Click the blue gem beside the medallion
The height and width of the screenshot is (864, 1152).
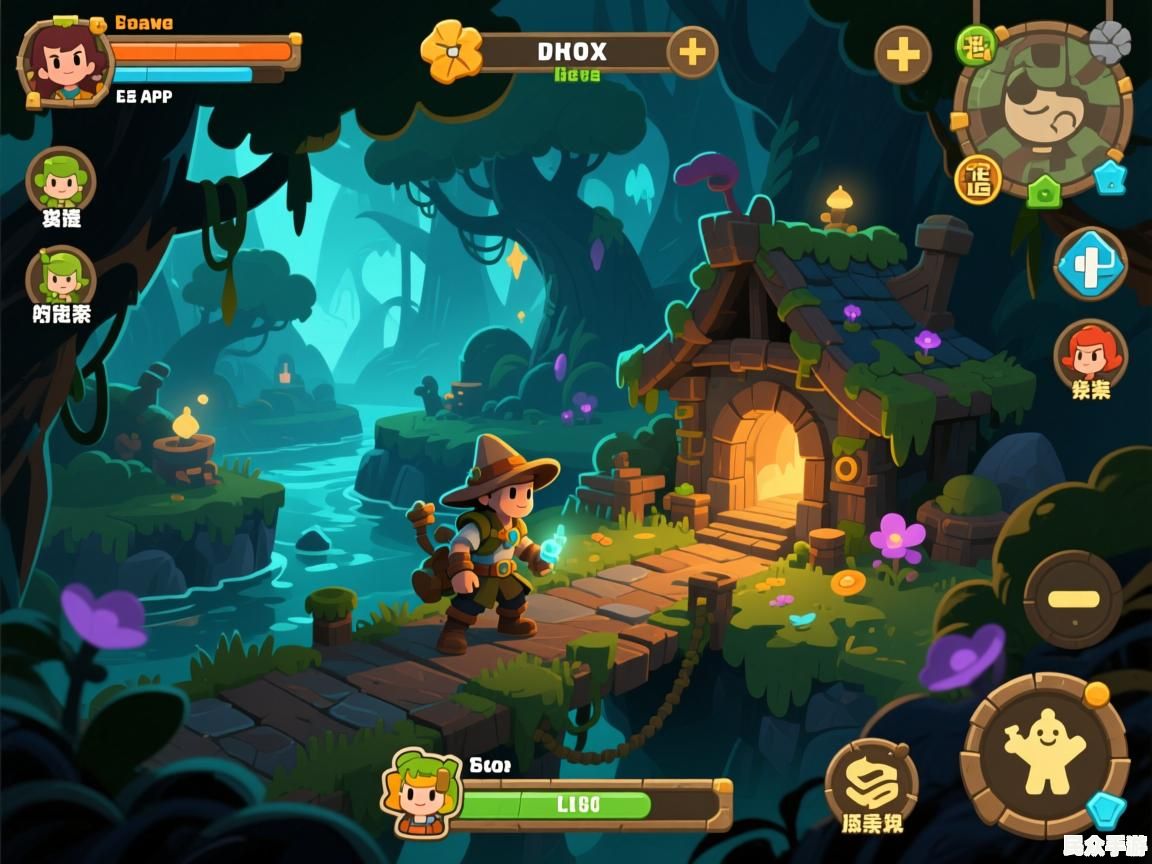tap(1110, 177)
